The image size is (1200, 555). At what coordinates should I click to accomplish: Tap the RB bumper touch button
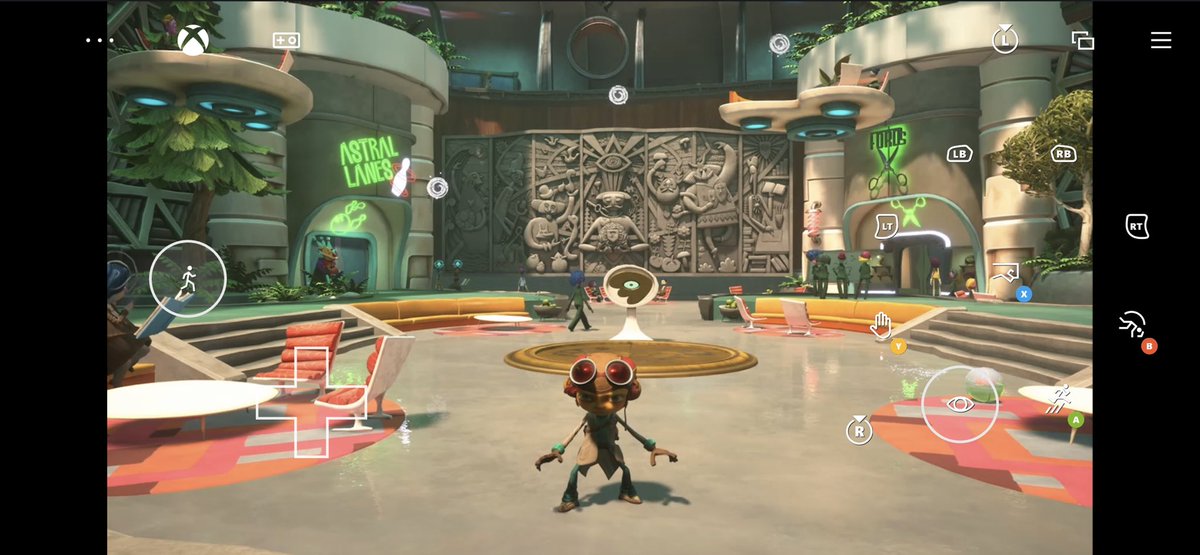(x=1063, y=154)
